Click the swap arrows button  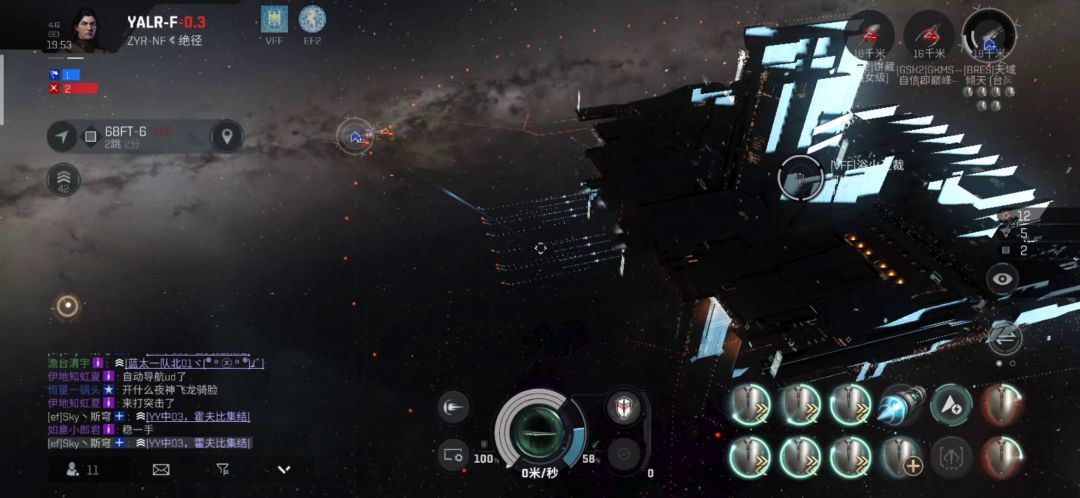1004,338
